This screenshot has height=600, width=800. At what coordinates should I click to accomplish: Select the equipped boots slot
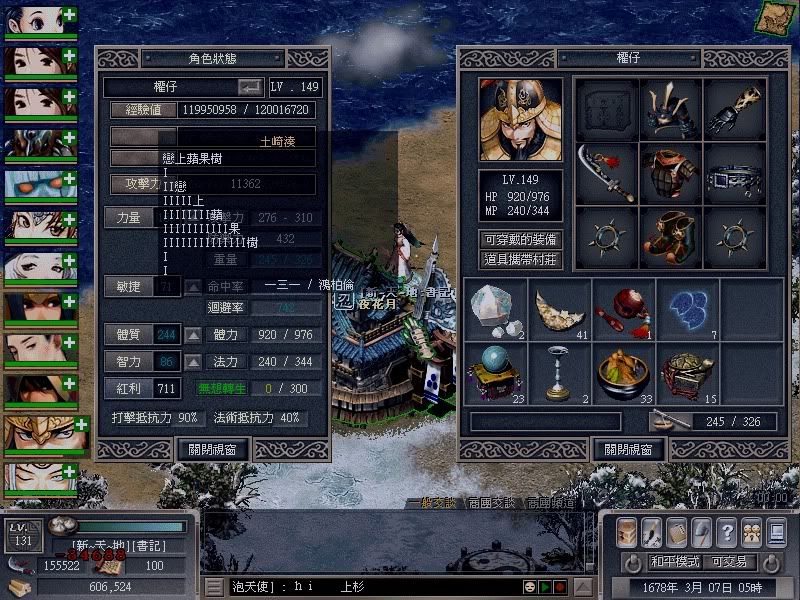pos(671,237)
